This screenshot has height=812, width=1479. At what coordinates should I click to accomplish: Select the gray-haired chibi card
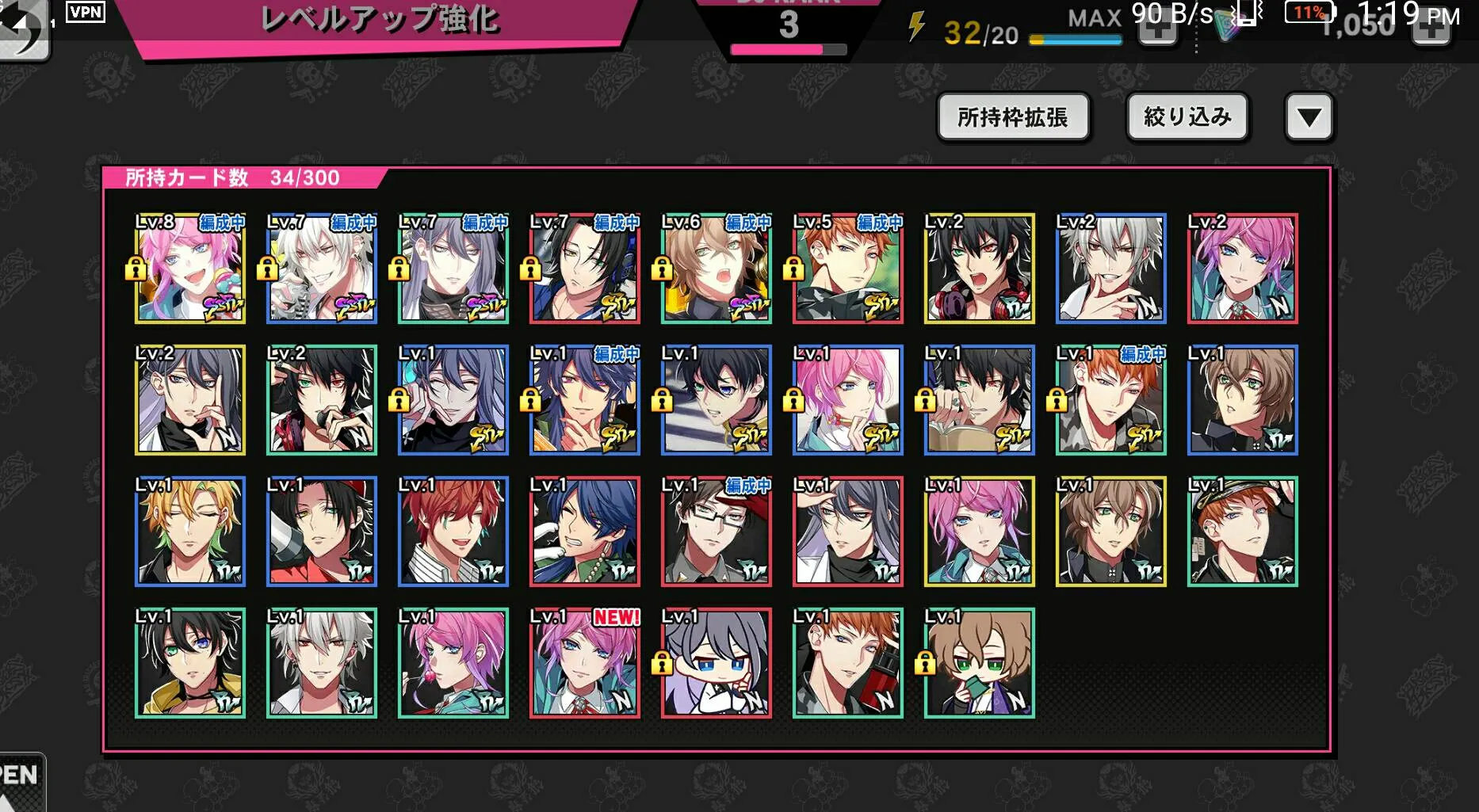pyautogui.click(x=717, y=663)
